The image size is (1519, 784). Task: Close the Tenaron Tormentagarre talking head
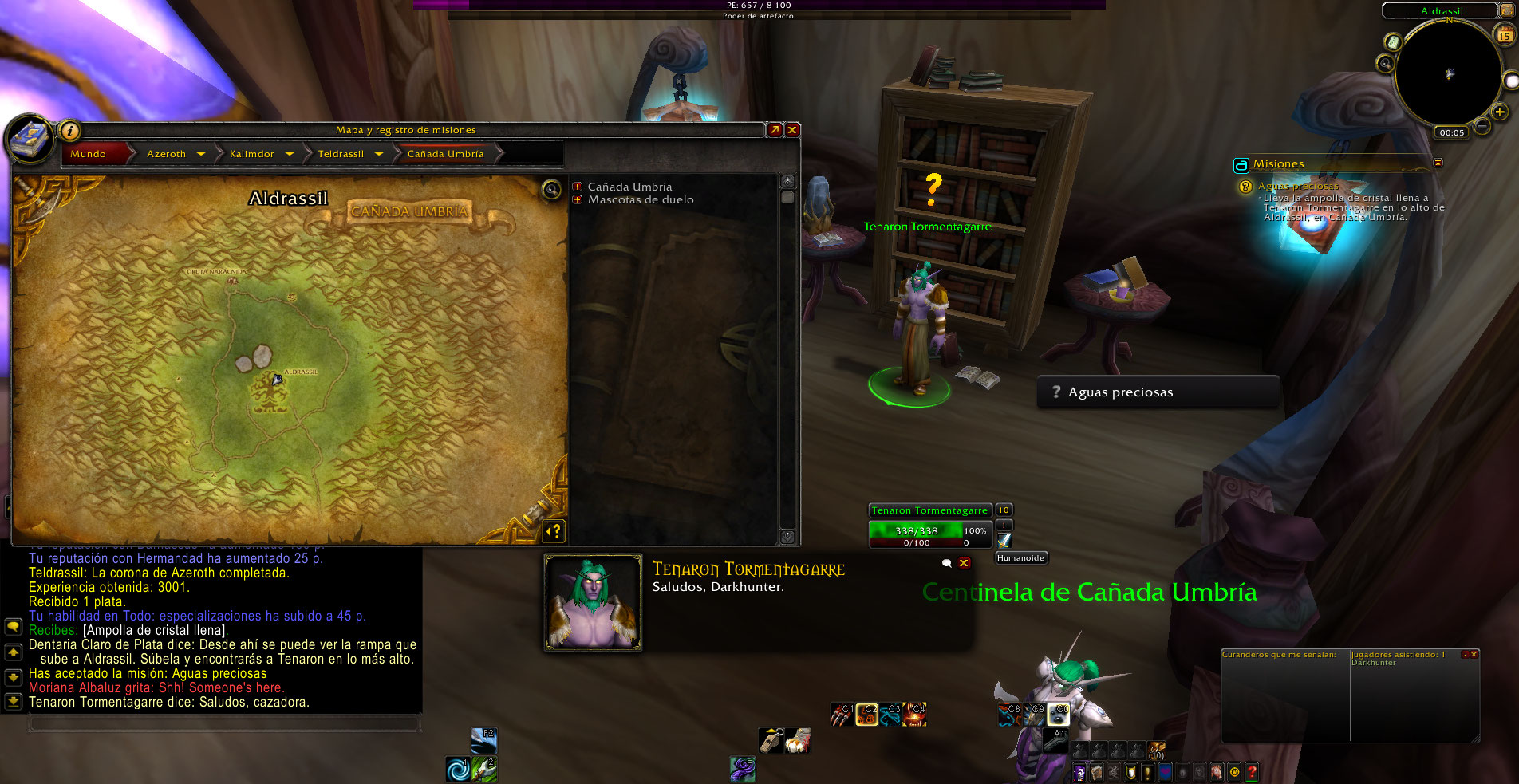click(964, 563)
